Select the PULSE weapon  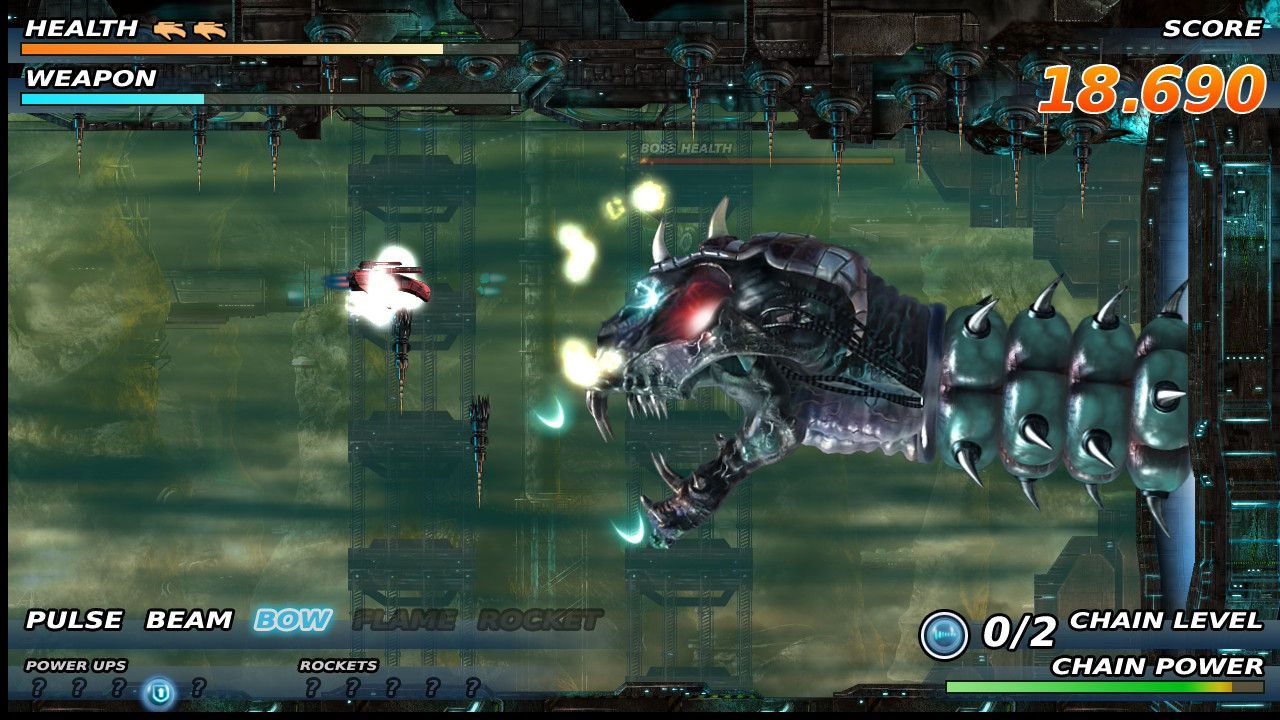point(74,620)
